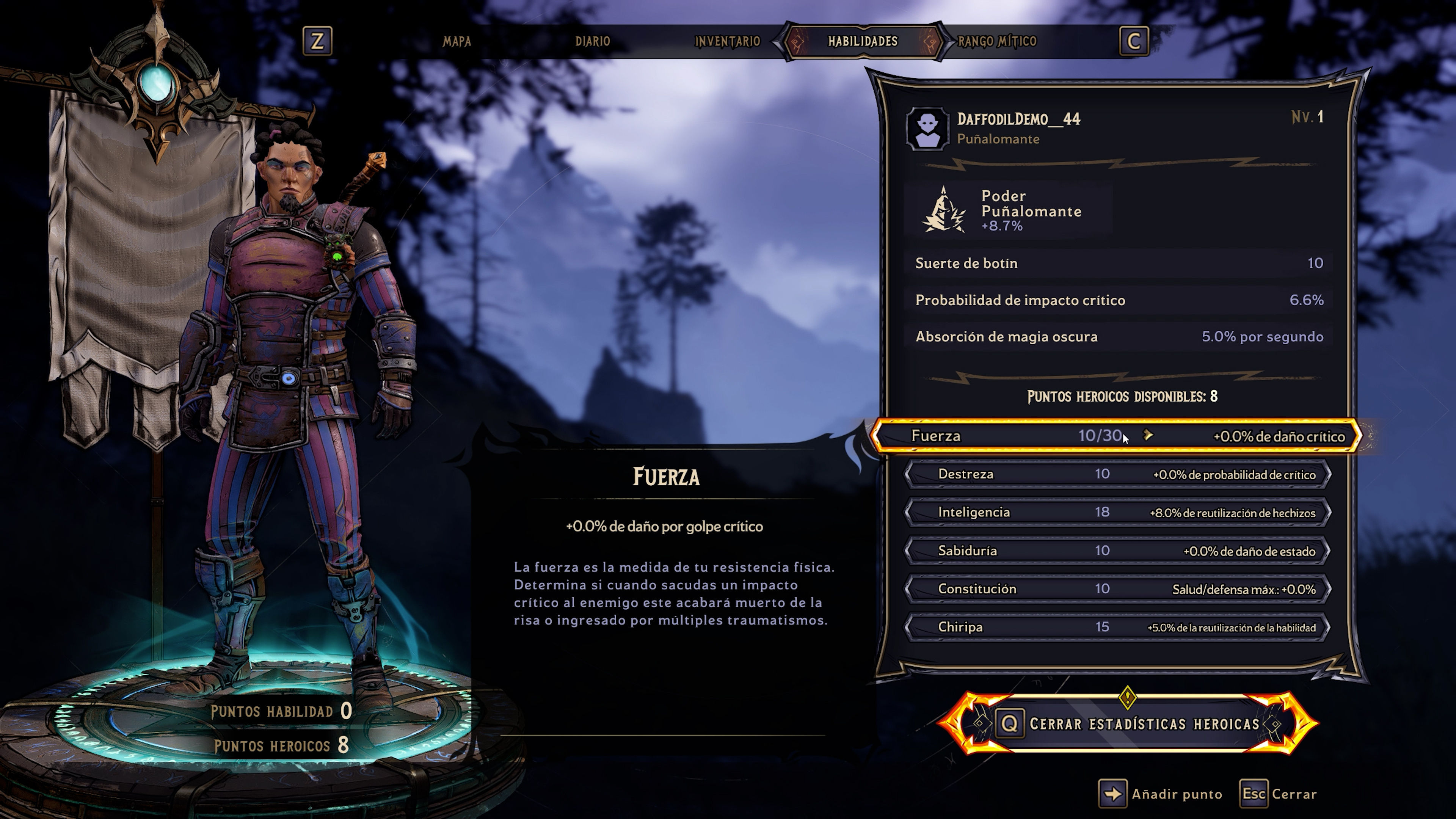
Task: Click the Añadir punto prompt
Action: (x=1160, y=794)
